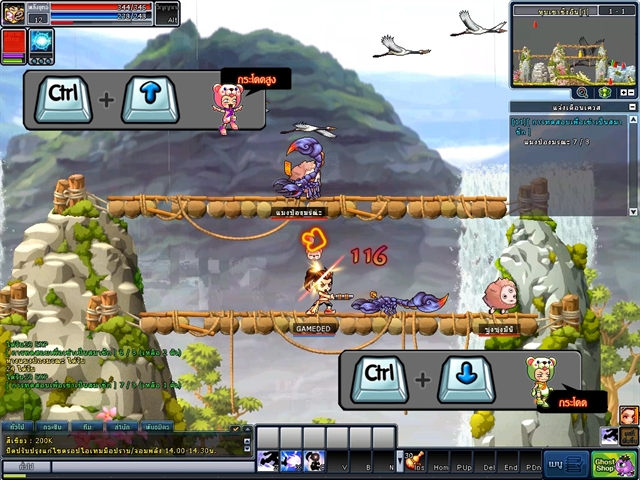Click the minimap

tap(573, 50)
